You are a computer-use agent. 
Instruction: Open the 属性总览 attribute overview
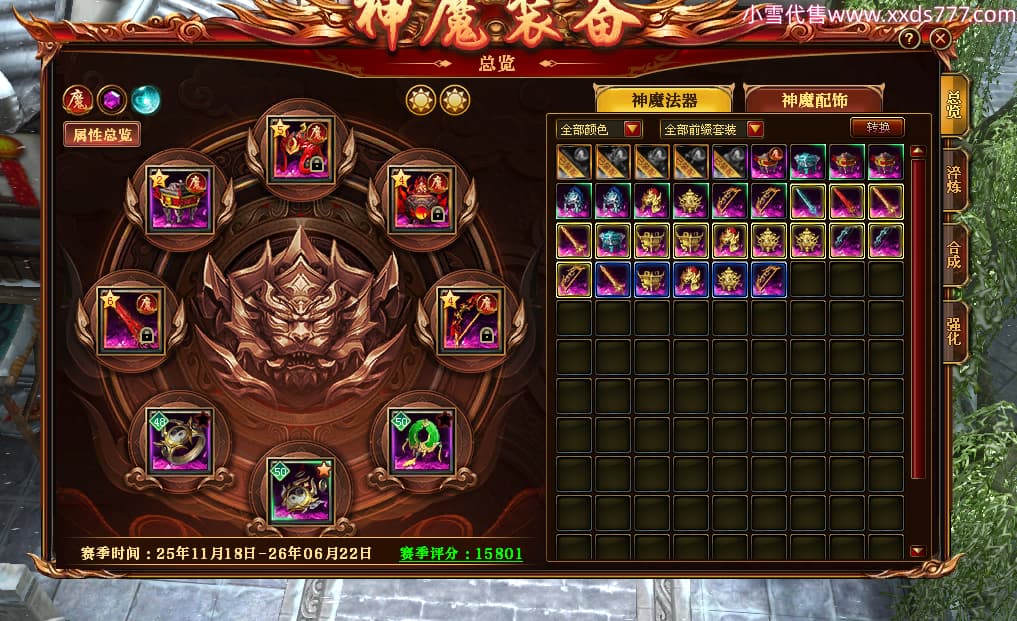101,135
